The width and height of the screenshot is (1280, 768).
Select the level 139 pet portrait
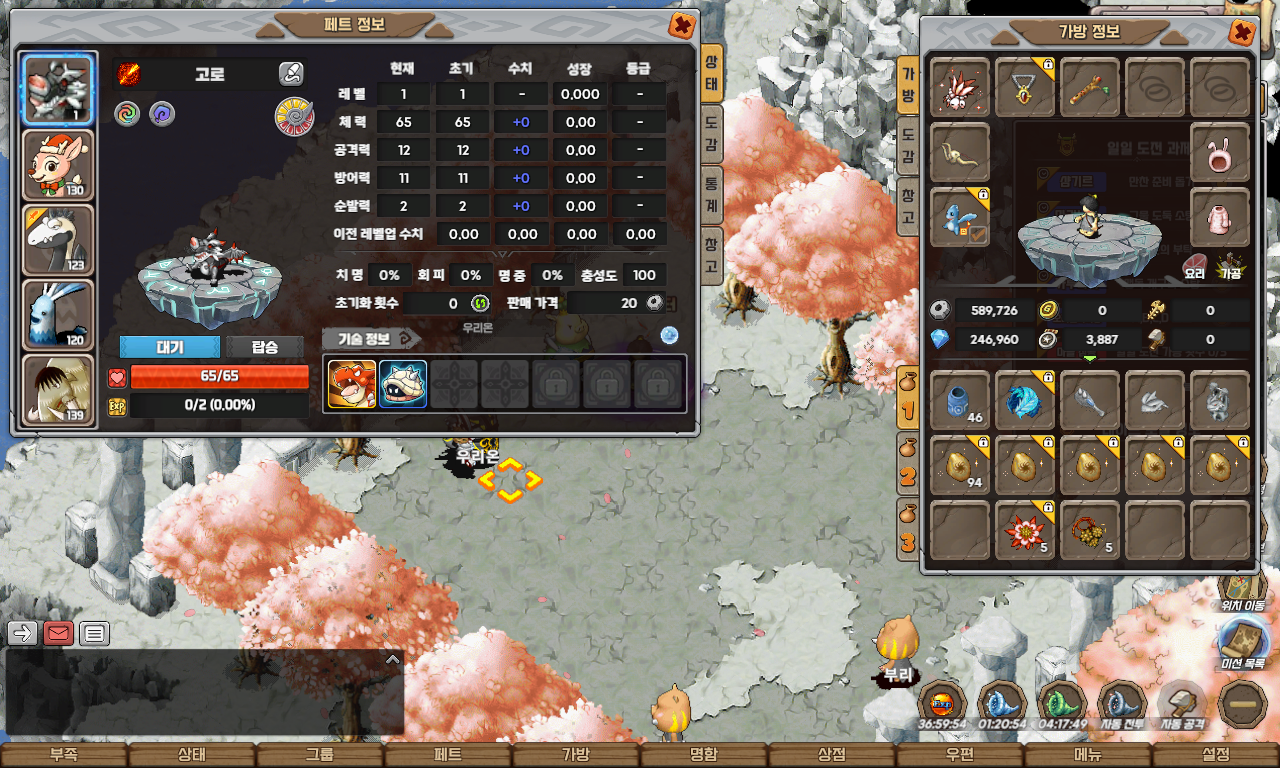(59, 391)
